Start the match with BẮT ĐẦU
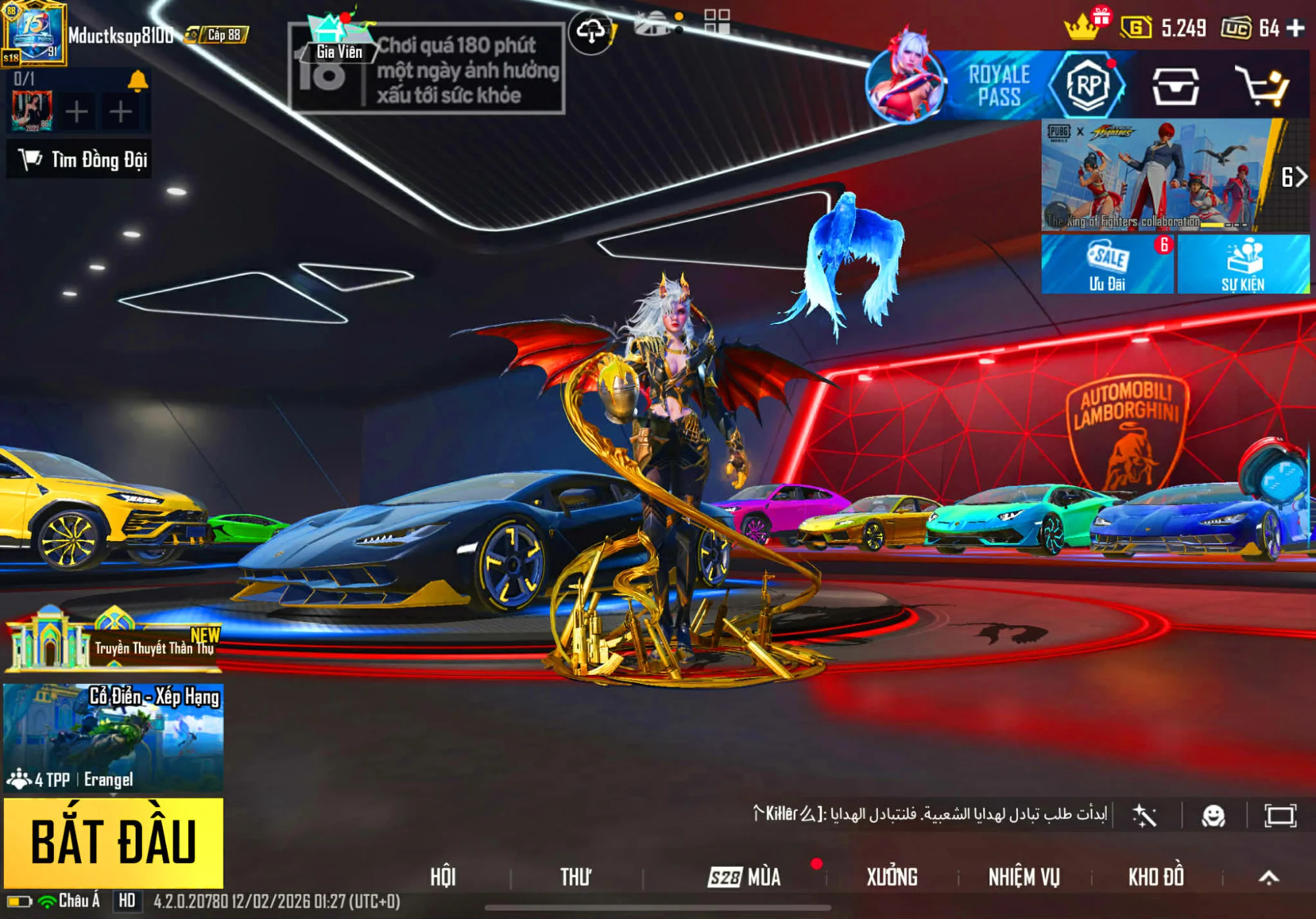 pos(113,842)
